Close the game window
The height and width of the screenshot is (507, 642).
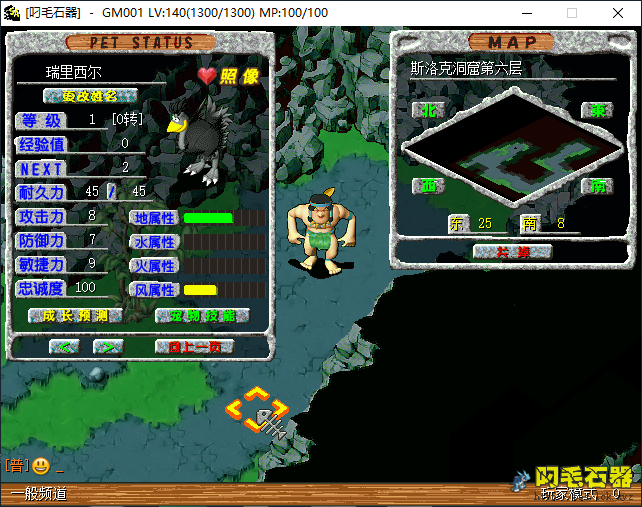tap(618, 13)
